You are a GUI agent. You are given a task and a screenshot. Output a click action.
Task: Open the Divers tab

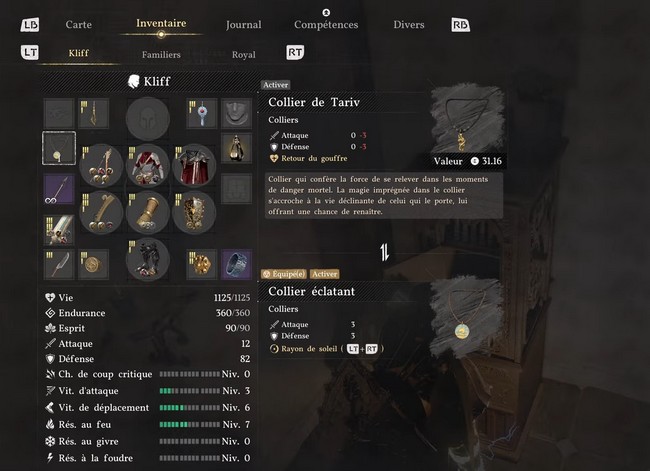tap(408, 24)
